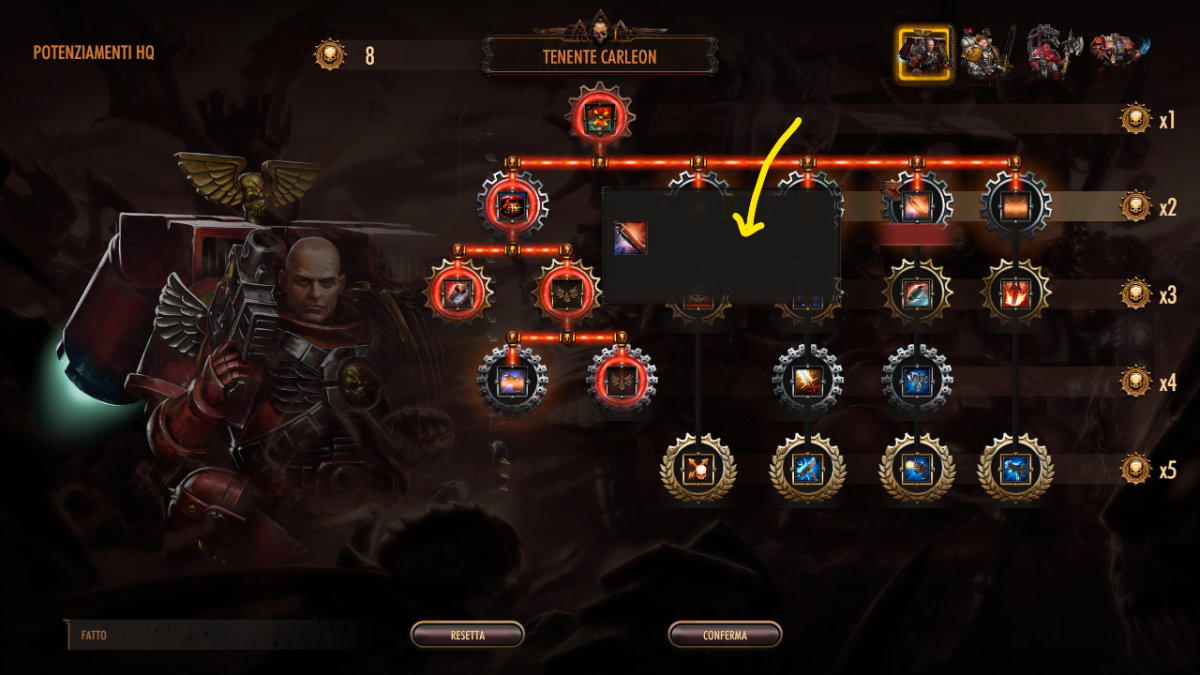This screenshot has width=1200, height=675.
Task: Select the red dreadnought hero portrait
Action: point(1119,53)
